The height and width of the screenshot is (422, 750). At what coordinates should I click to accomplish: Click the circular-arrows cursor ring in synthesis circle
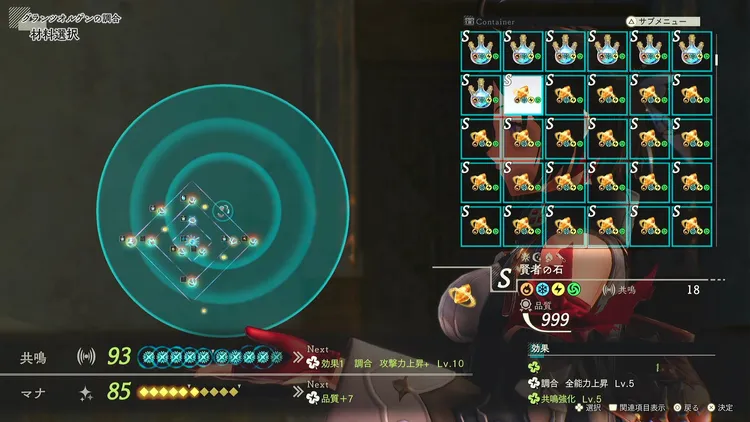click(x=223, y=209)
